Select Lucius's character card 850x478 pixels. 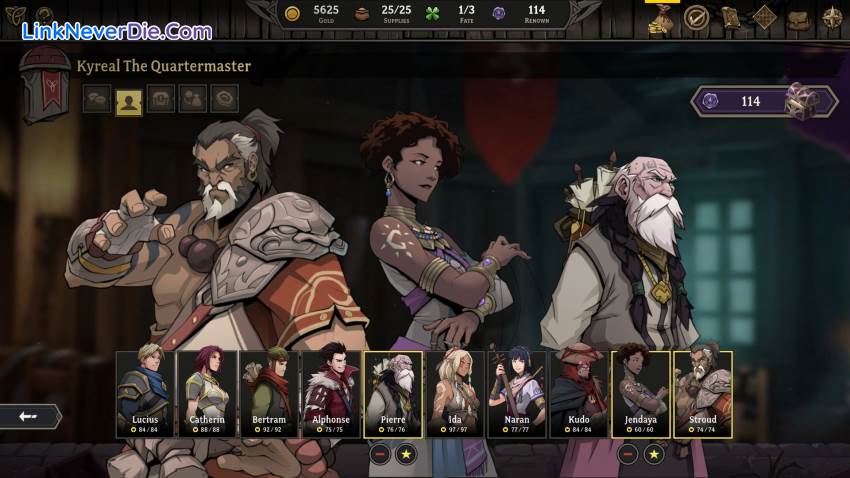click(145, 394)
